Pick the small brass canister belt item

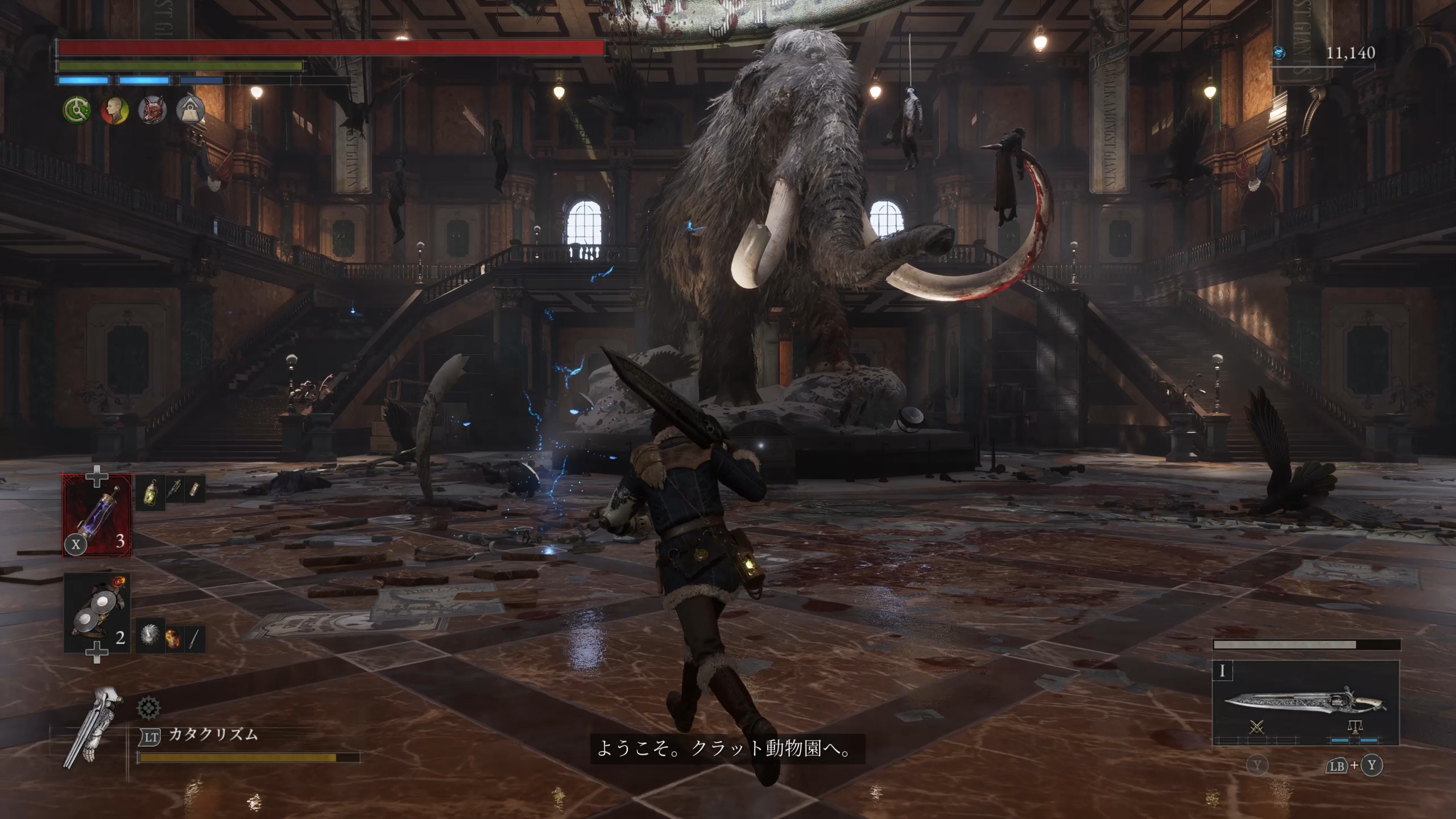click(x=195, y=490)
